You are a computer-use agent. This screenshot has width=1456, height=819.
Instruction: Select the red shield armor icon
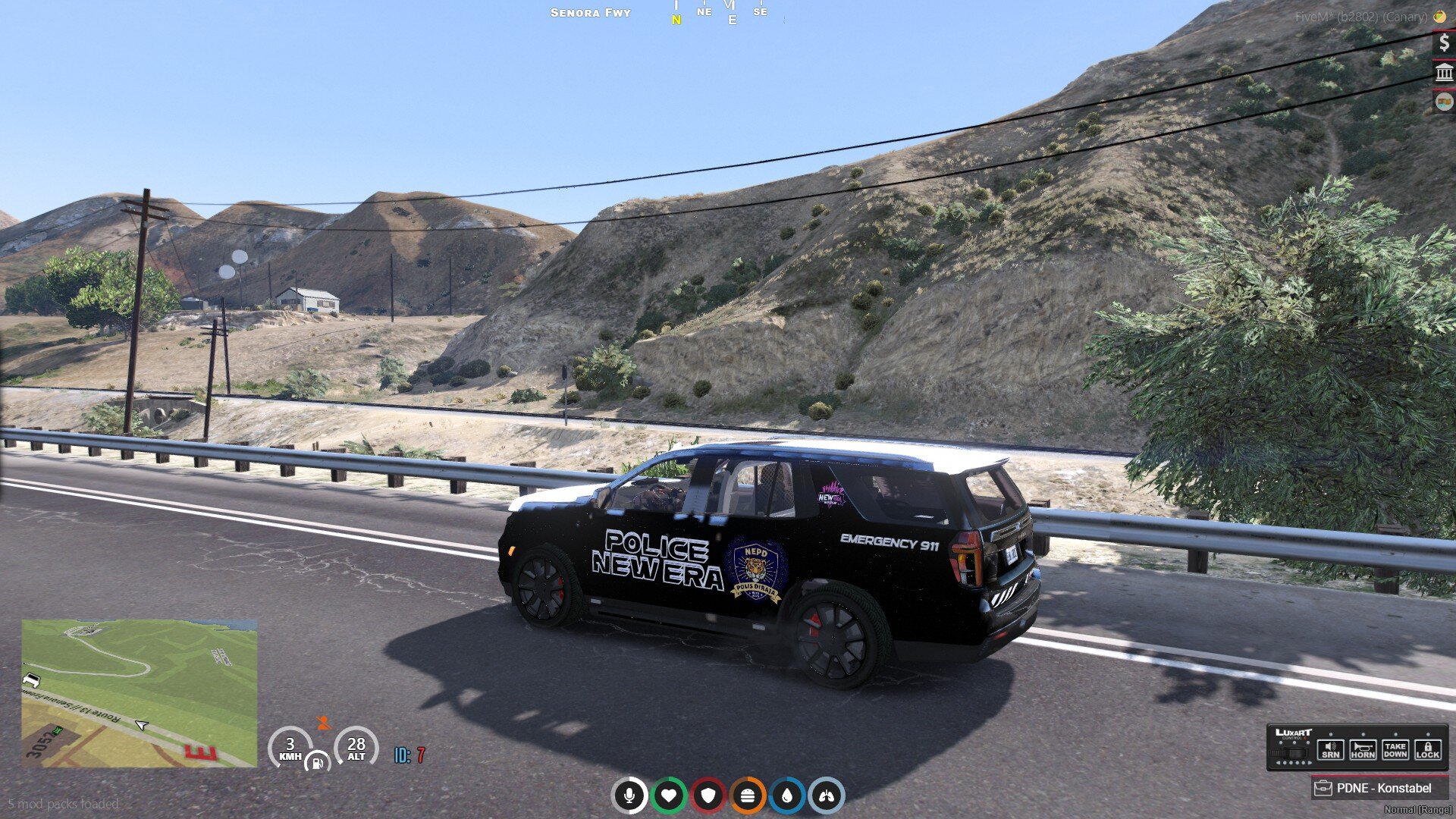[708, 795]
